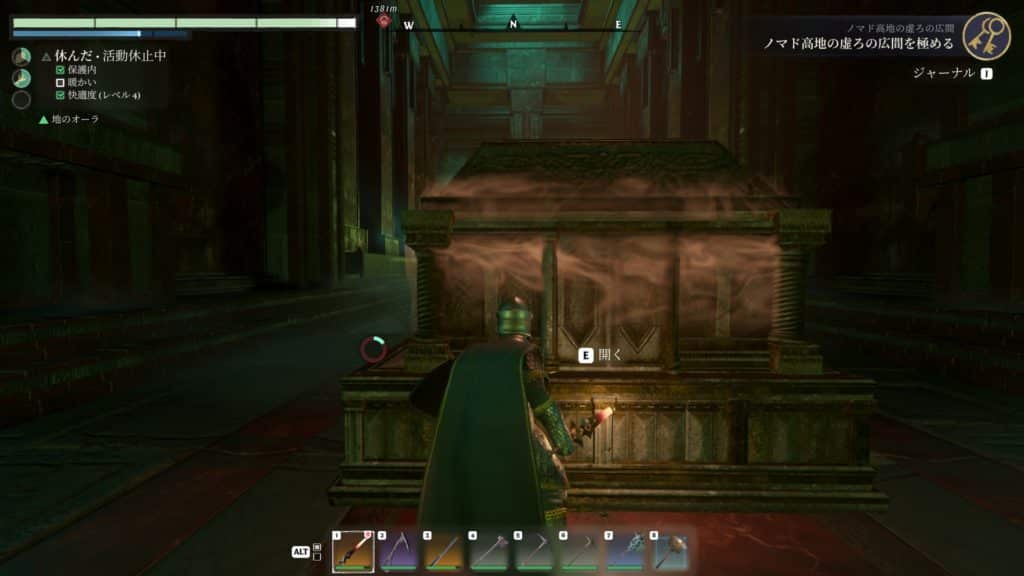Select the 地のオーラ buff entry
1024x576 pixels.
tap(75, 119)
